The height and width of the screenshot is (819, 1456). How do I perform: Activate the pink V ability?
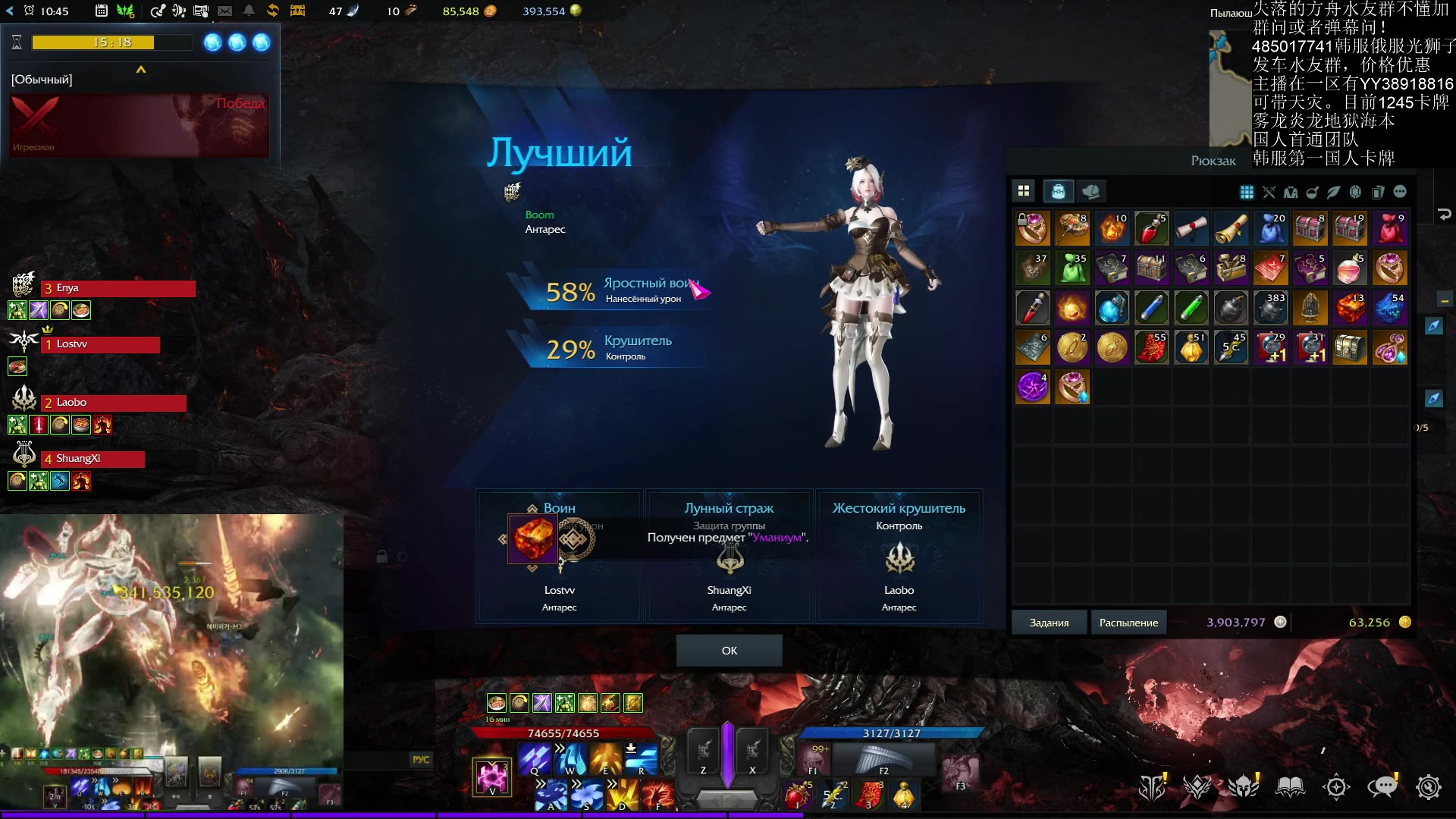(x=491, y=777)
